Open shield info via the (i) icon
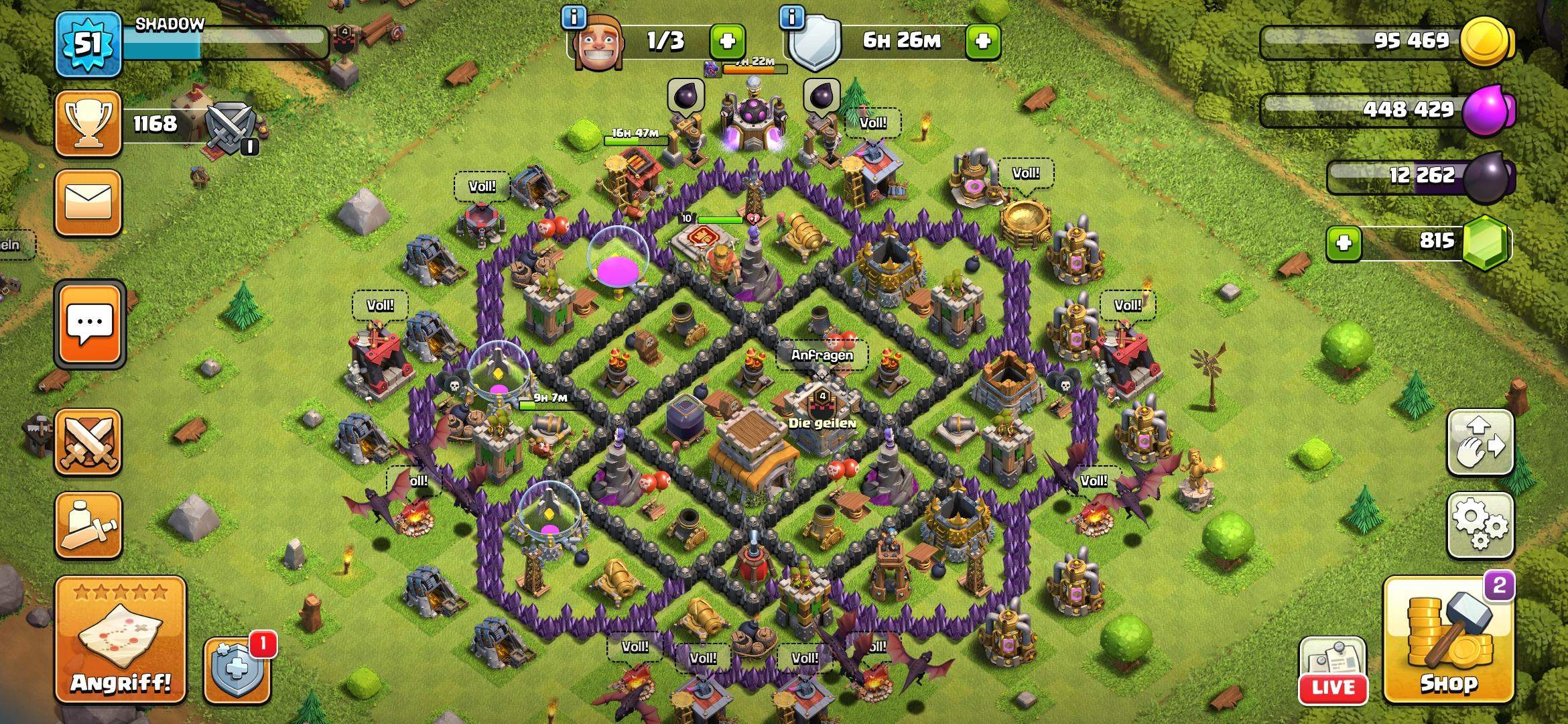The image size is (1568, 724). coord(793,19)
